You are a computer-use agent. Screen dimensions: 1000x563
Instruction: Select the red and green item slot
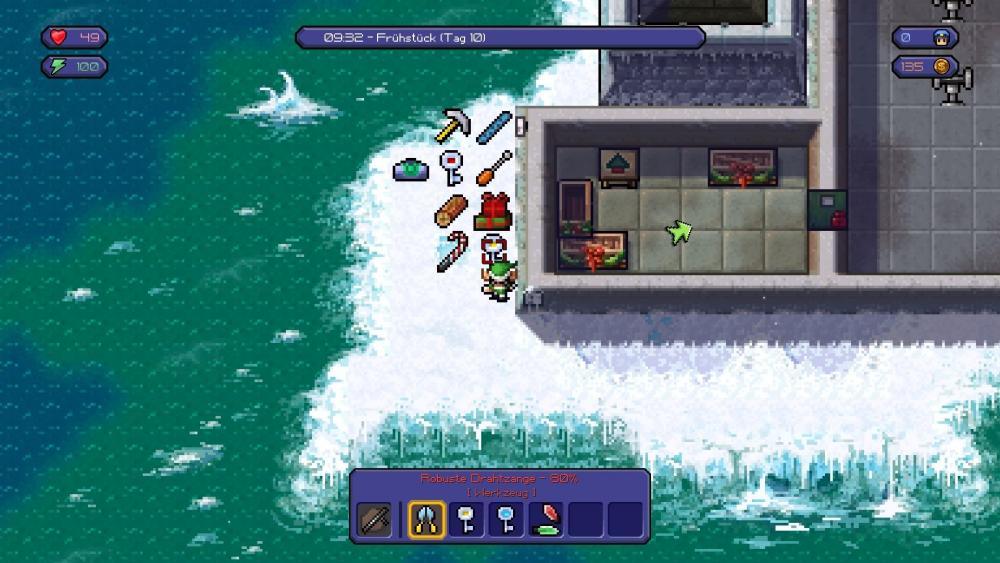click(546, 519)
